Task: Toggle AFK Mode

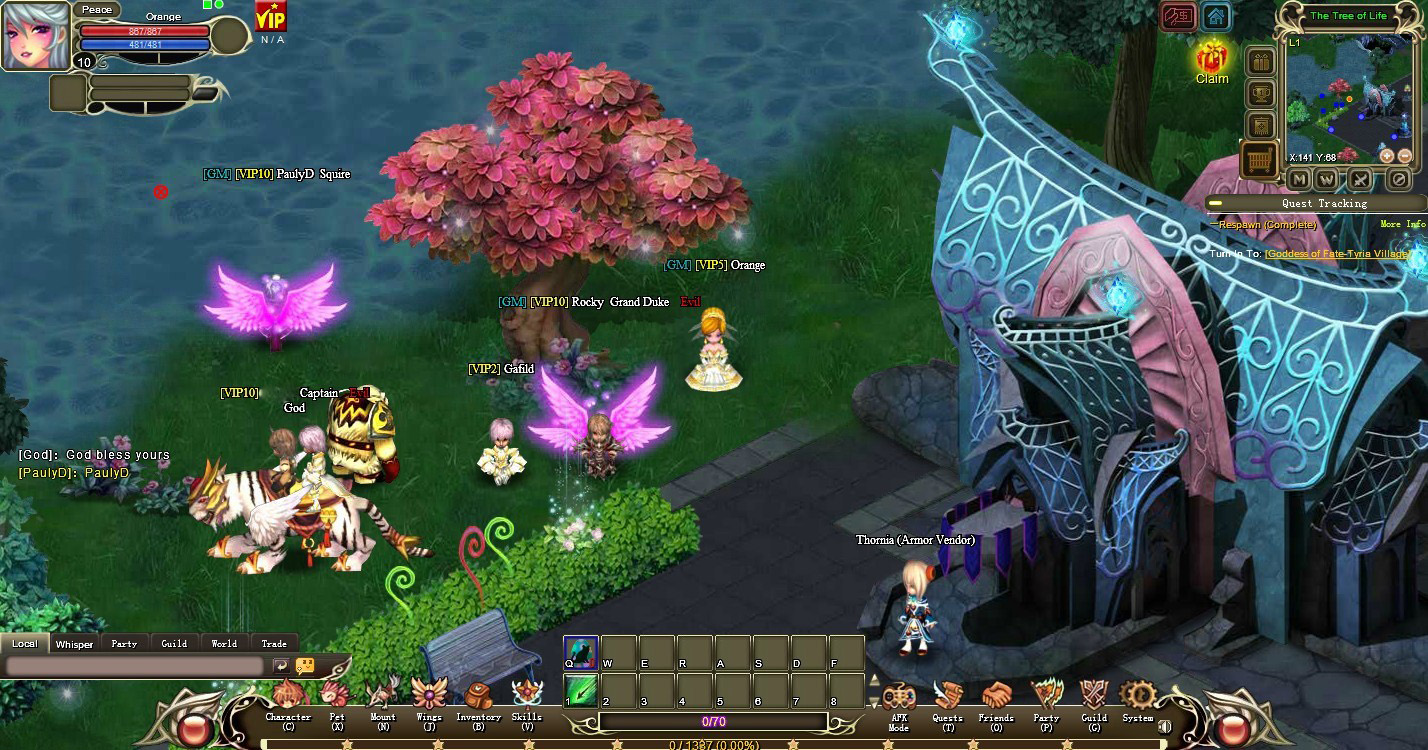Action: click(898, 697)
